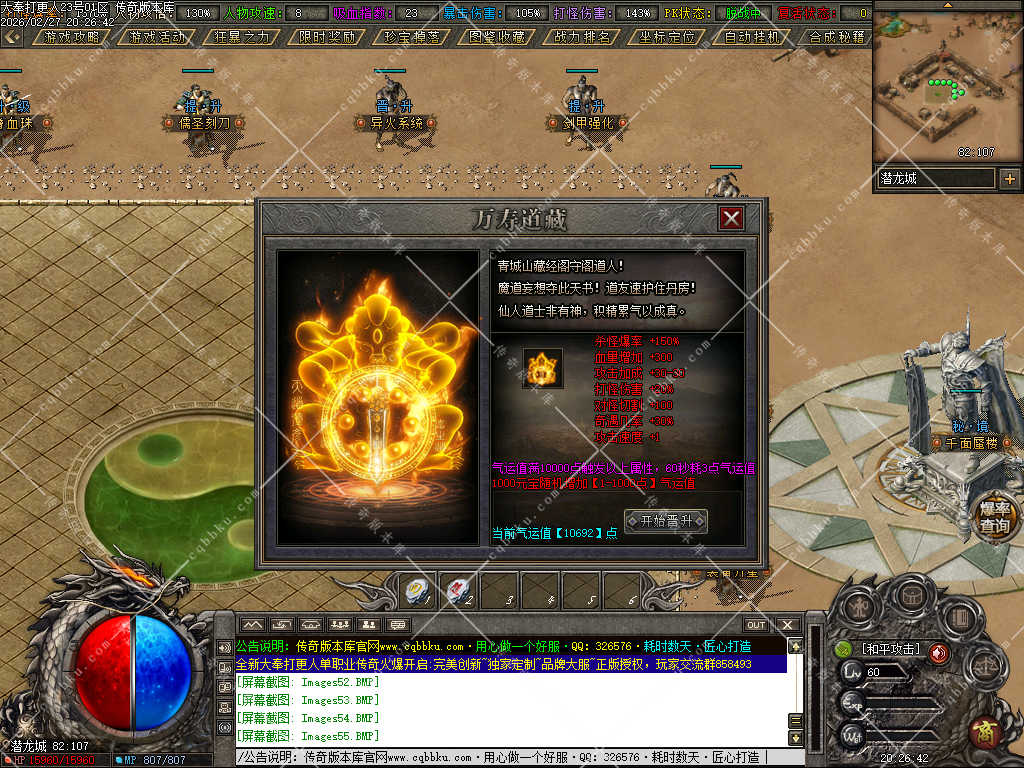Open the 爆率查询 drop-rate lookup
Image resolution: width=1024 pixels, height=768 pixels.
(x=994, y=517)
